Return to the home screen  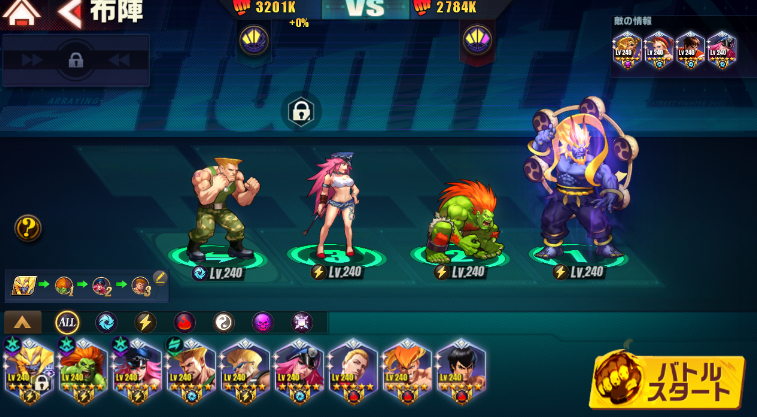coord(22,13)
